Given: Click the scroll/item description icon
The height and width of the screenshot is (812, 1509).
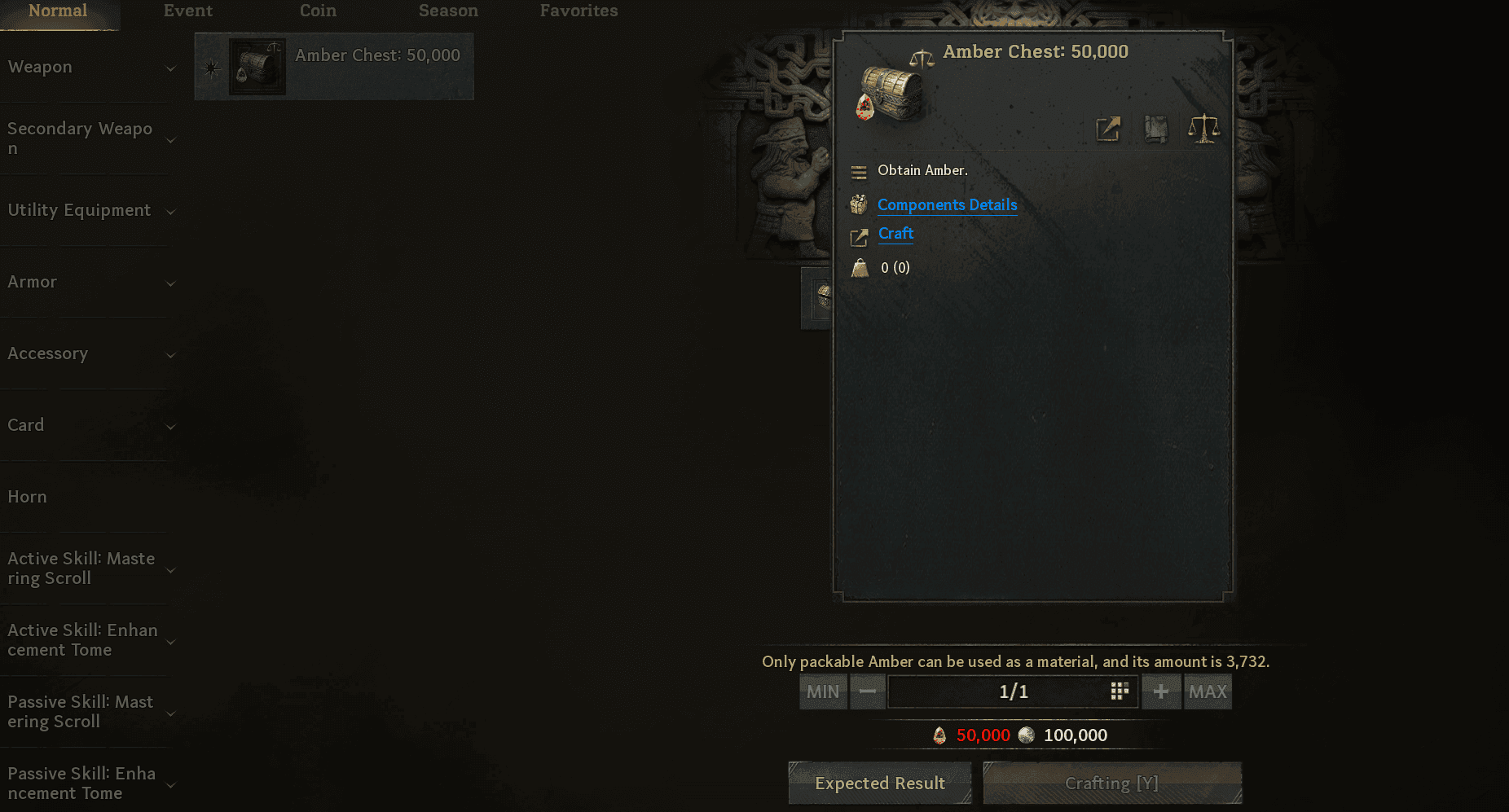Looking at the screenshot, I should (1157, 129).
